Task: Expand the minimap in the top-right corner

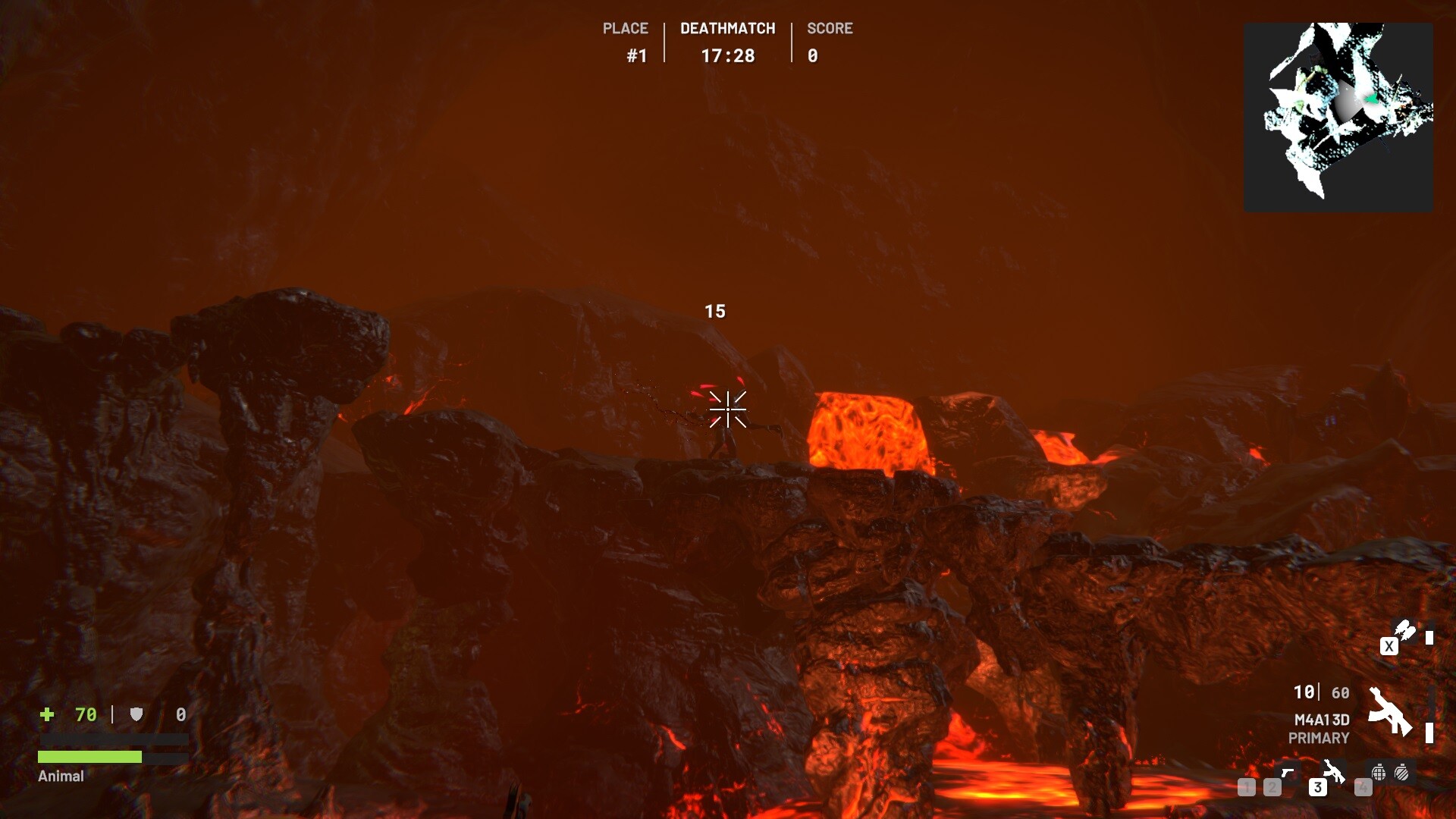Action: pos(1338,114)
